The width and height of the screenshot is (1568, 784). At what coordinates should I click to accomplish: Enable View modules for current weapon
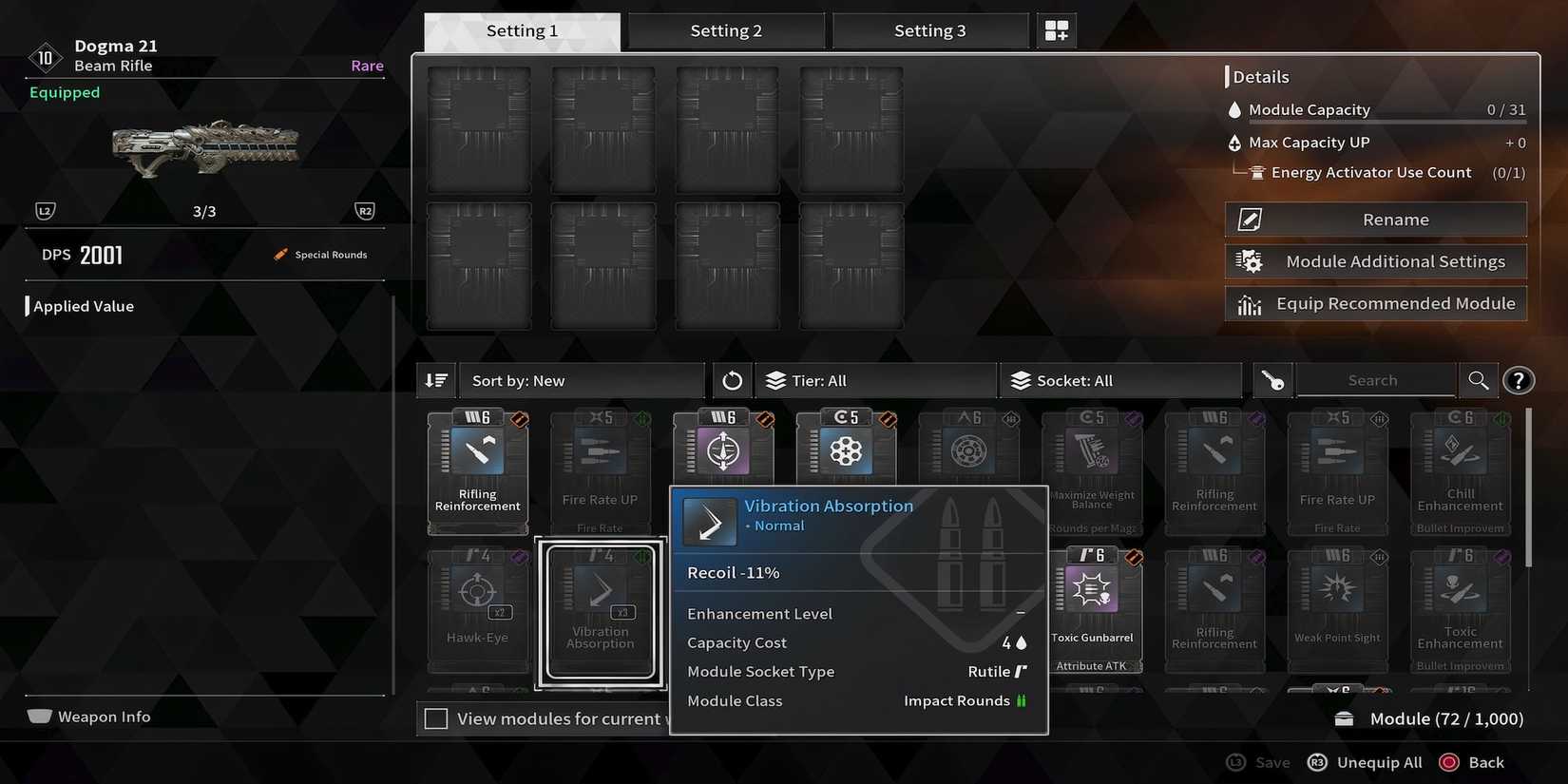click(436, 718)
